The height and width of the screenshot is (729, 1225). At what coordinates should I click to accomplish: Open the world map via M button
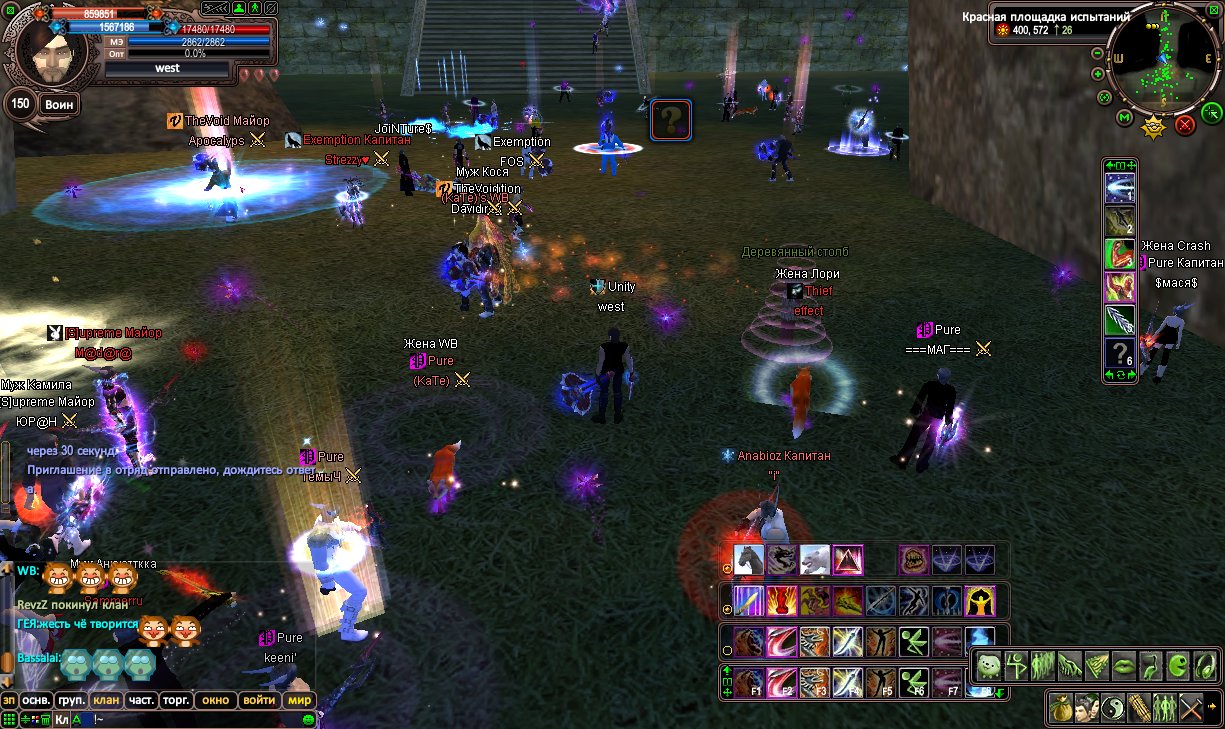[1124, 119]
